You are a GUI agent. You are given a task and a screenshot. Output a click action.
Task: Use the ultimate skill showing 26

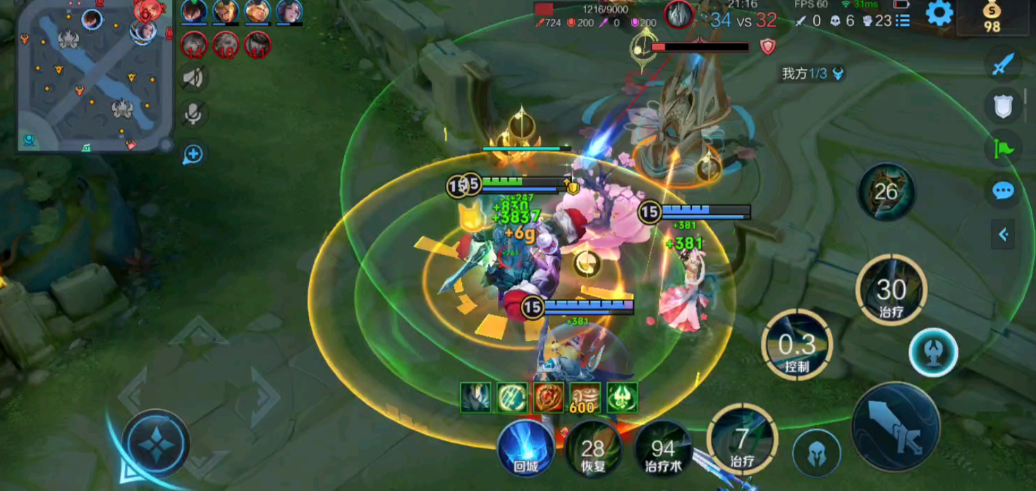886,192
